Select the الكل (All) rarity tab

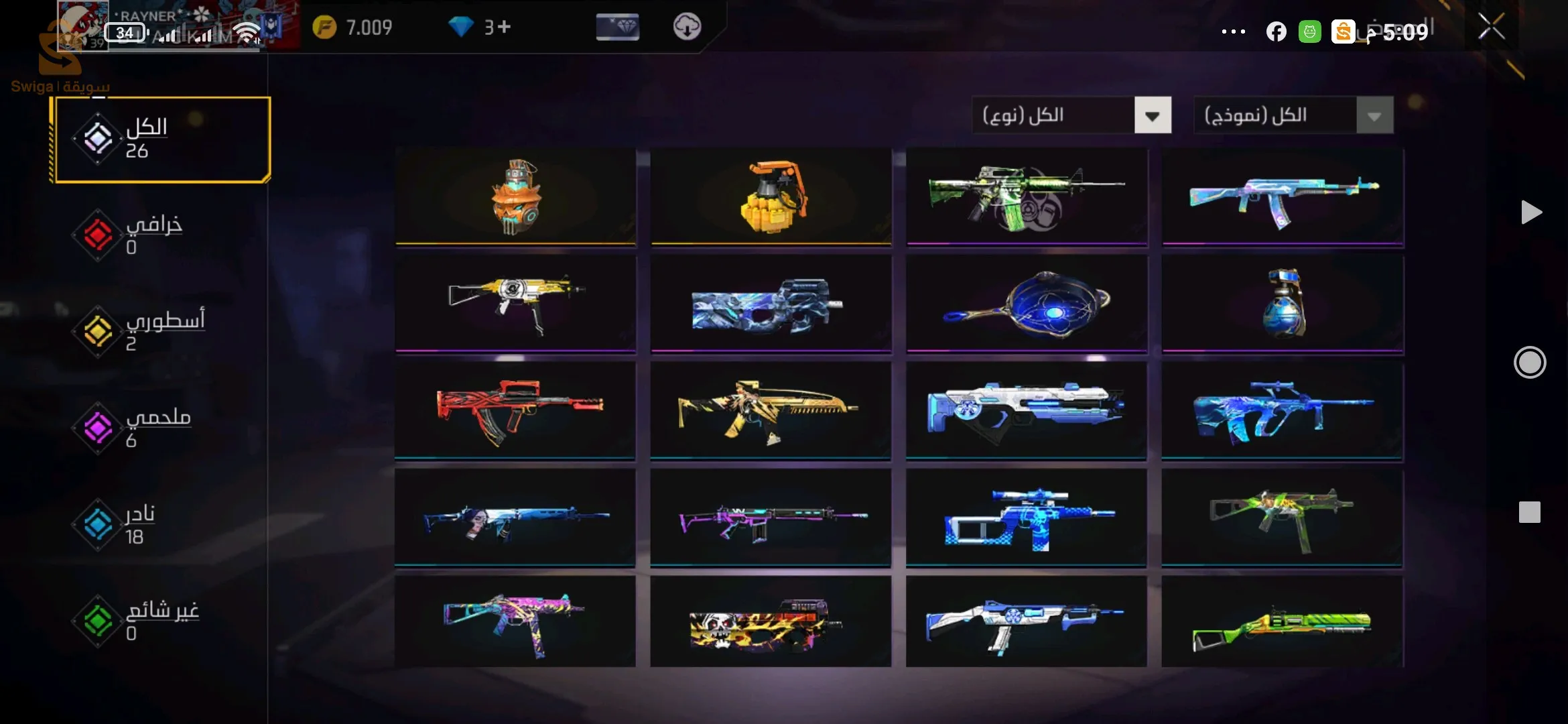click(161, 139)
